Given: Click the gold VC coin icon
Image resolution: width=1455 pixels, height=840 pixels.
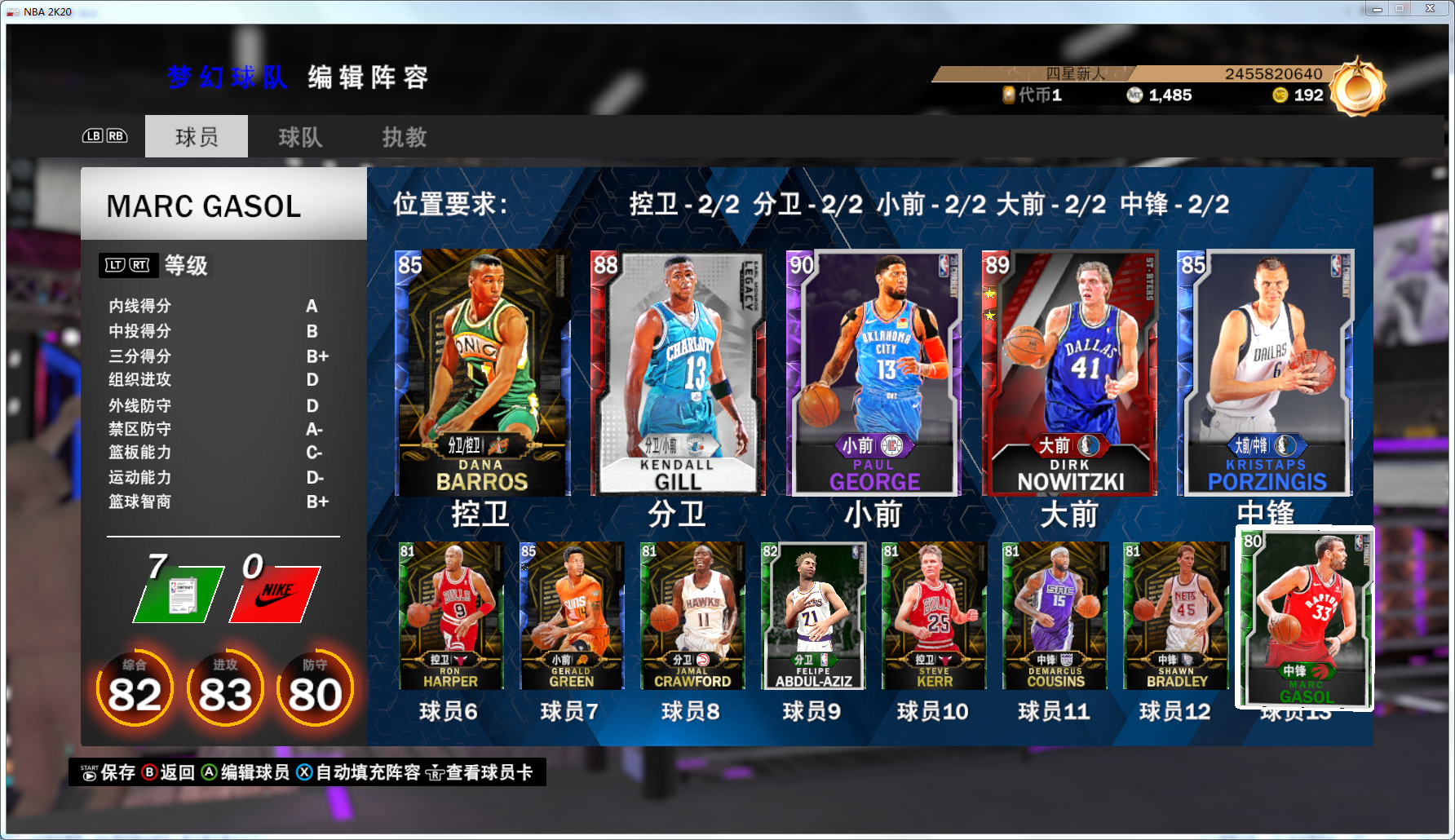Looking at the screenshot, I should pyautogui.click(x=1280, y=95).
